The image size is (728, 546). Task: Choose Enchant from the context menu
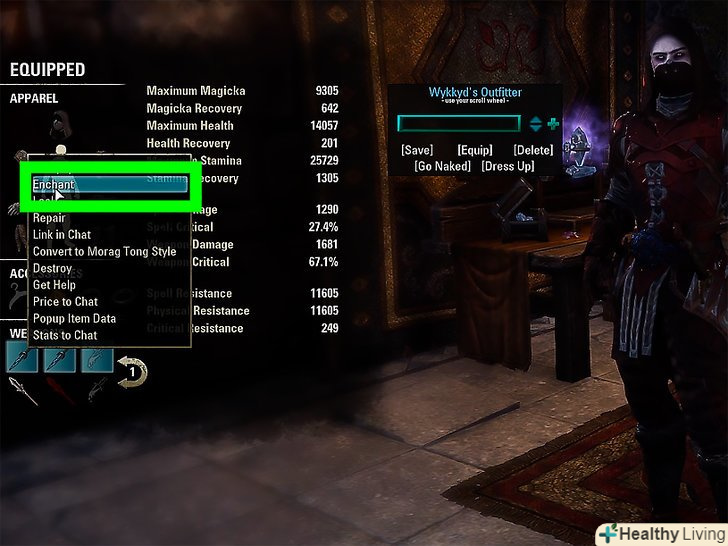coord(108,185)
